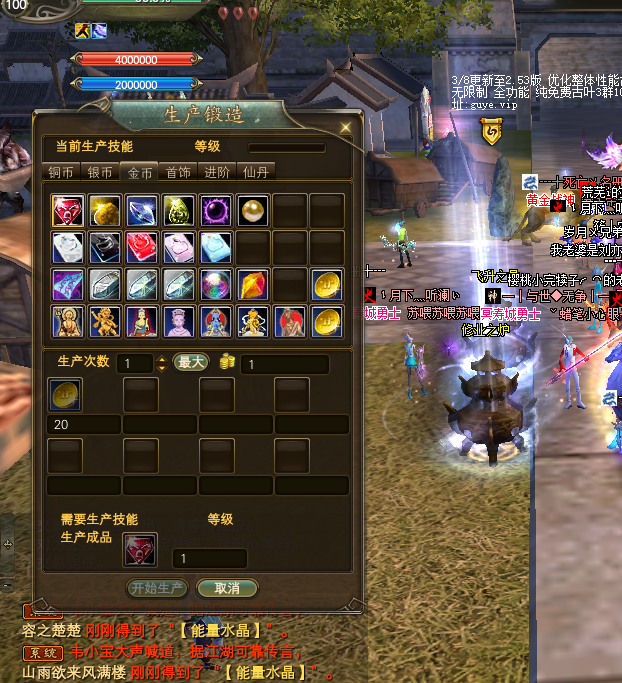Click the 取消 cancel button
Screen dimensions: 622x683
tap(227, 588)
